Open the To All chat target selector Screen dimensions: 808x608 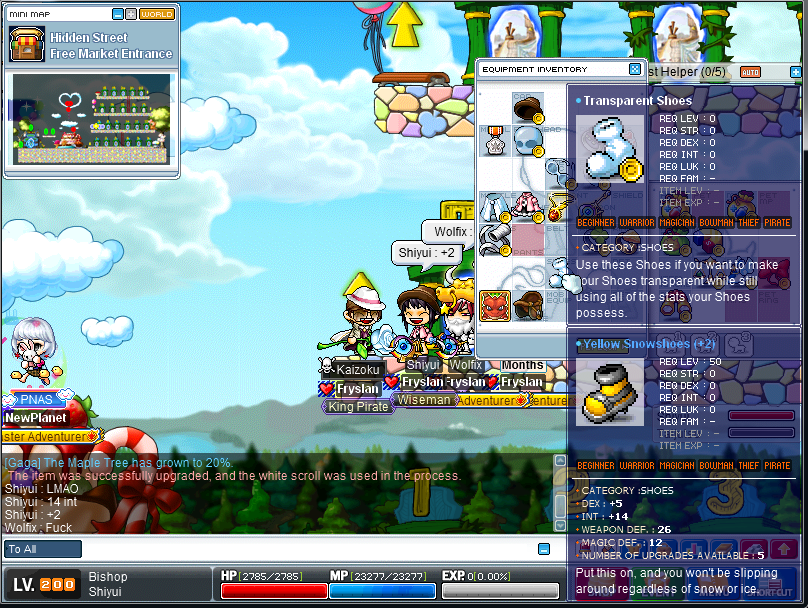43,549
